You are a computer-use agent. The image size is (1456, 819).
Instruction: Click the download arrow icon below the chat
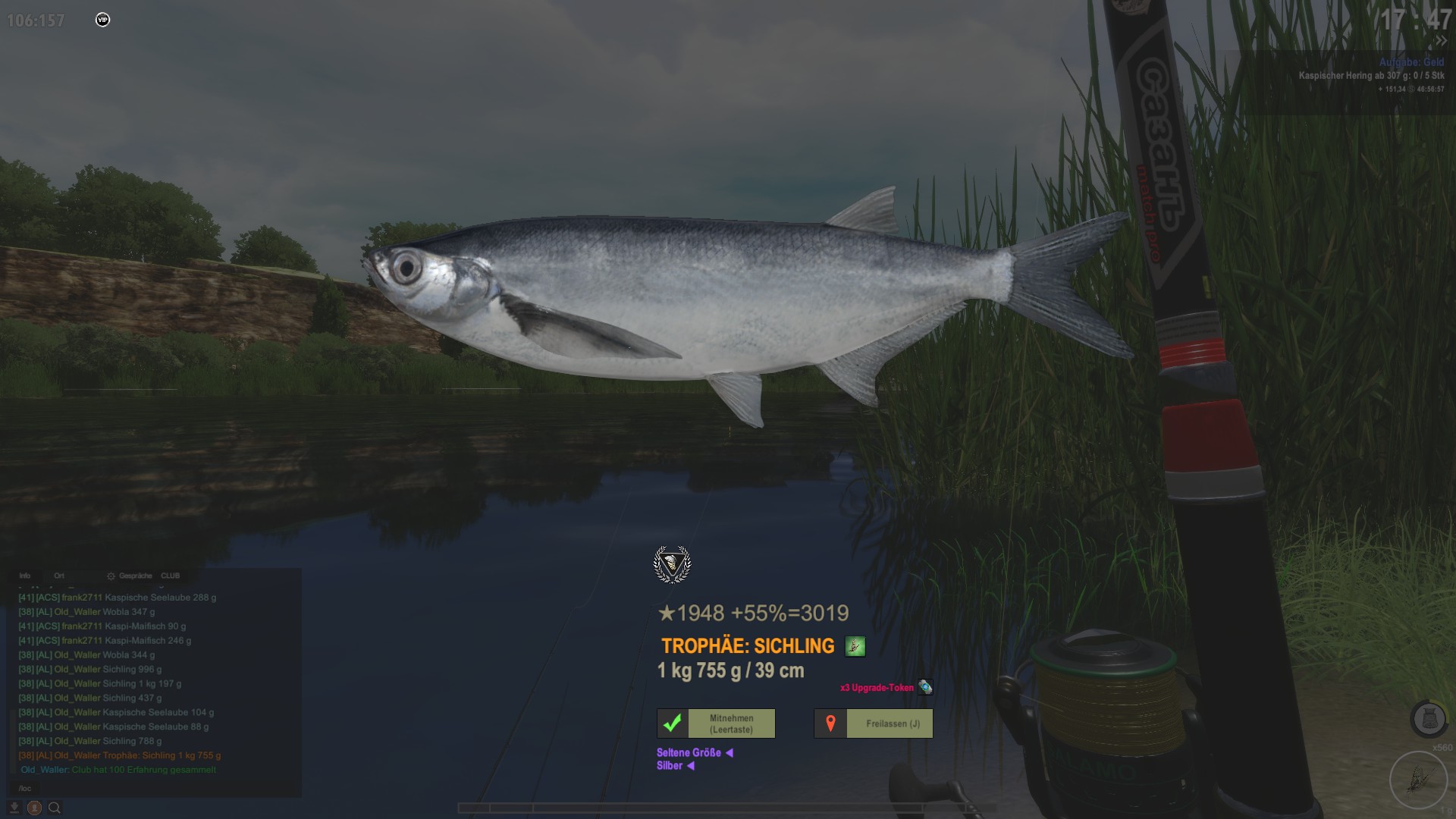(14, 808)
